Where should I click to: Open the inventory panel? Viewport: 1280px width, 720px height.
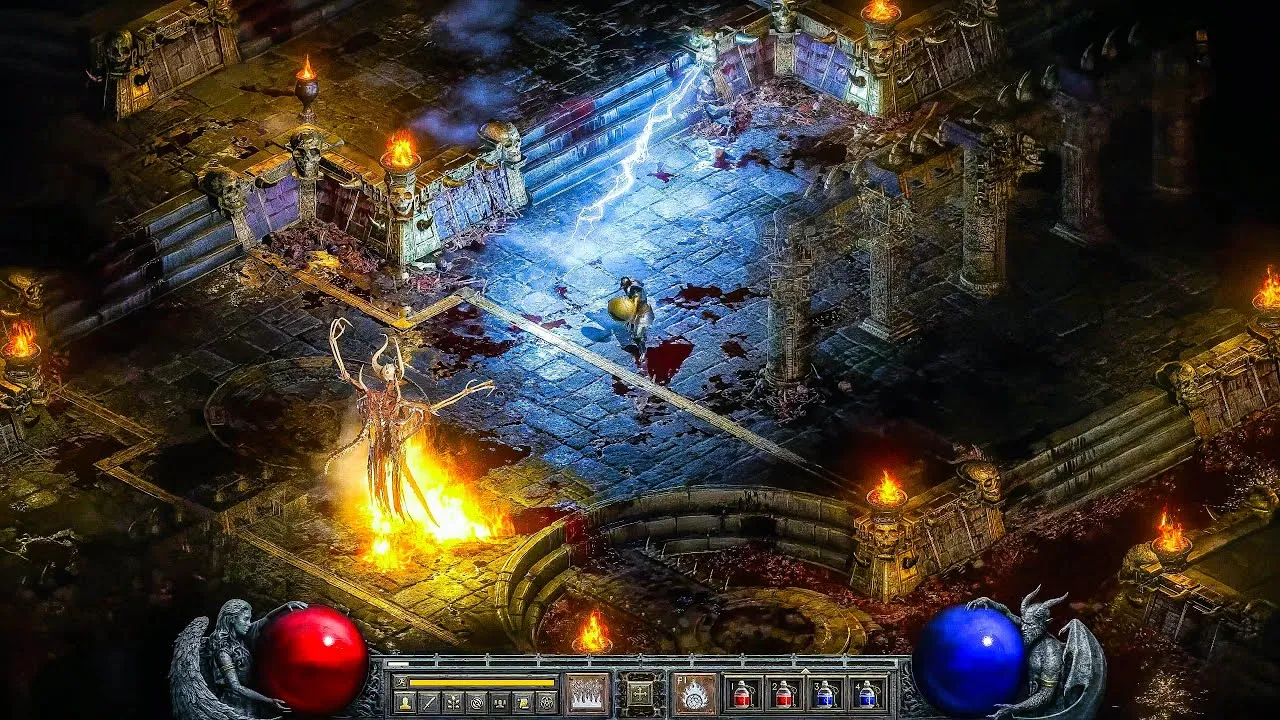[x=428, y=703]
